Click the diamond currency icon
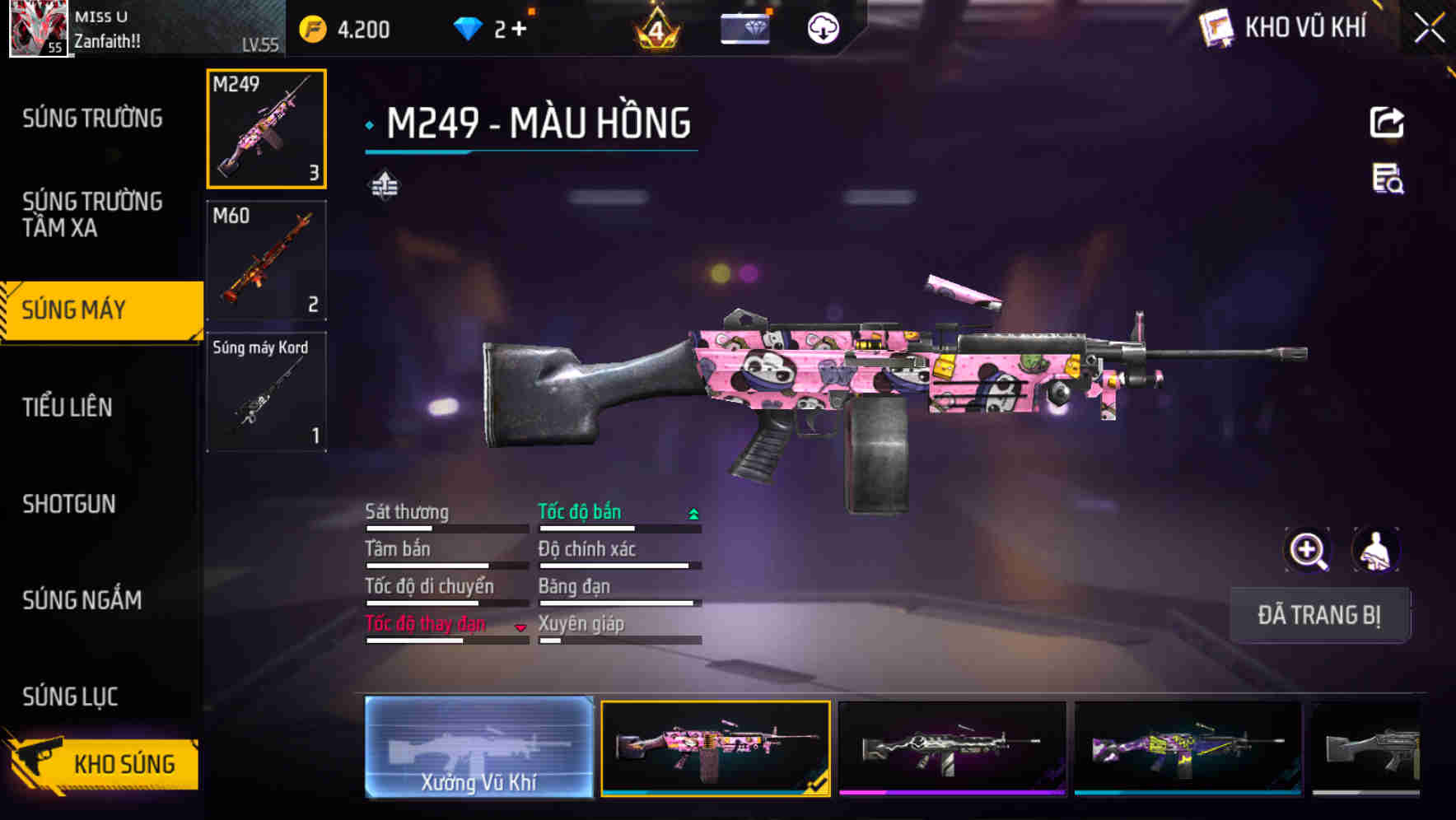 (x=469, y=27)
